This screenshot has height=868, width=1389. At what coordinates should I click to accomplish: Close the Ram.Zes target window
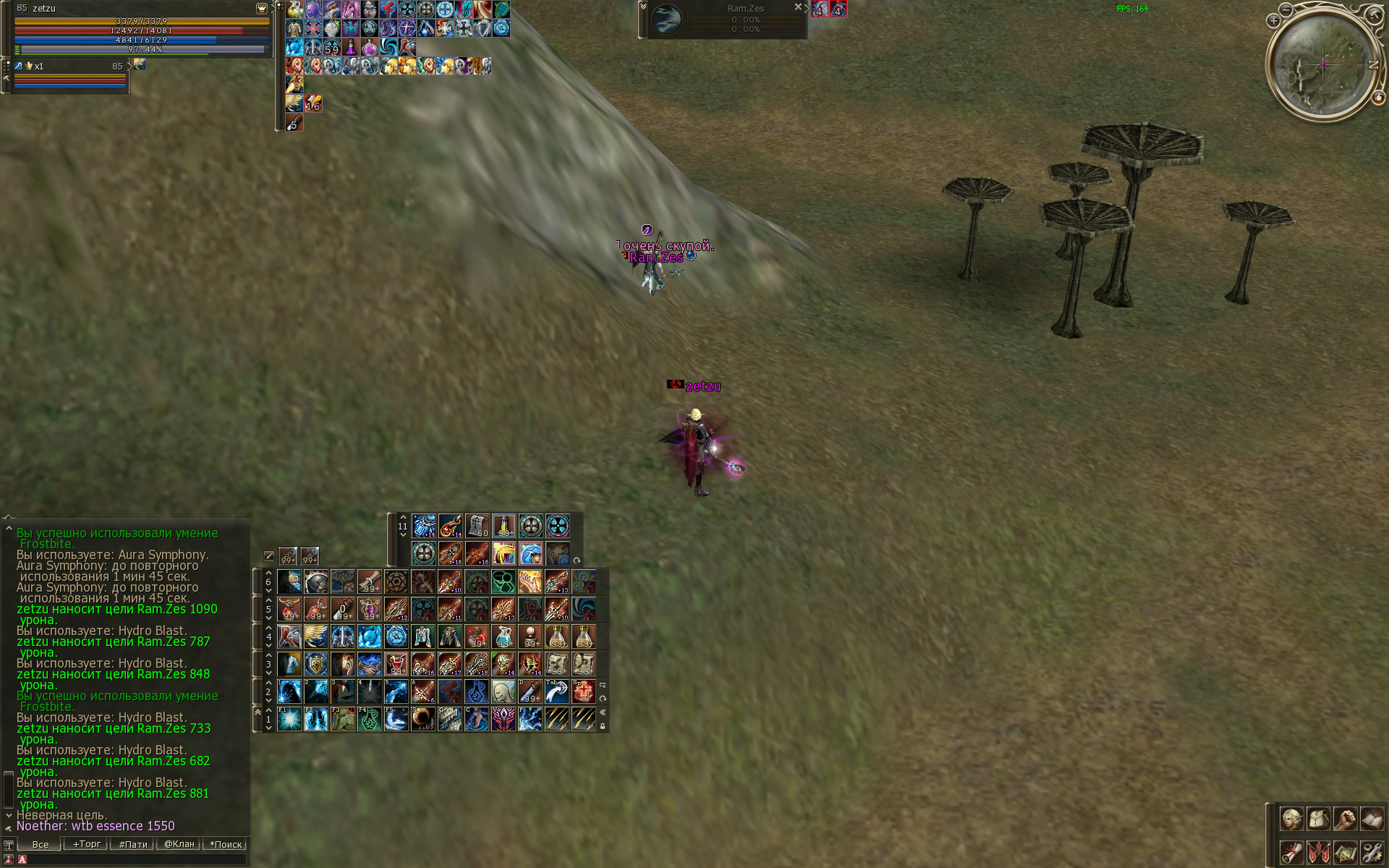pyautogui.click(x=798, y=7)
